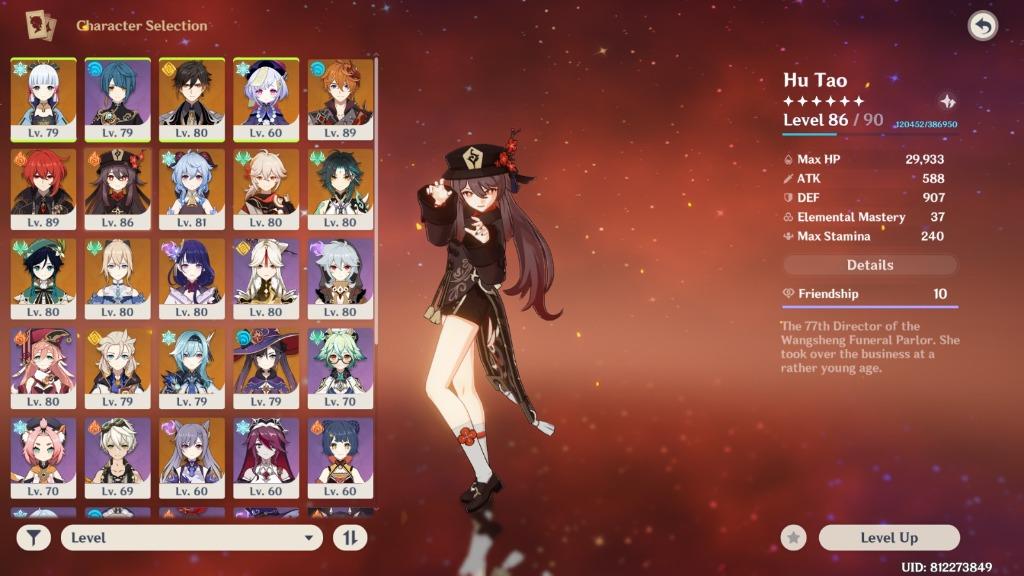Image resolution: width=1024 pixels, height=576 pixels.
Task: Choose the Qiqi portrait at Lv. 60
Action: (265, 98)
